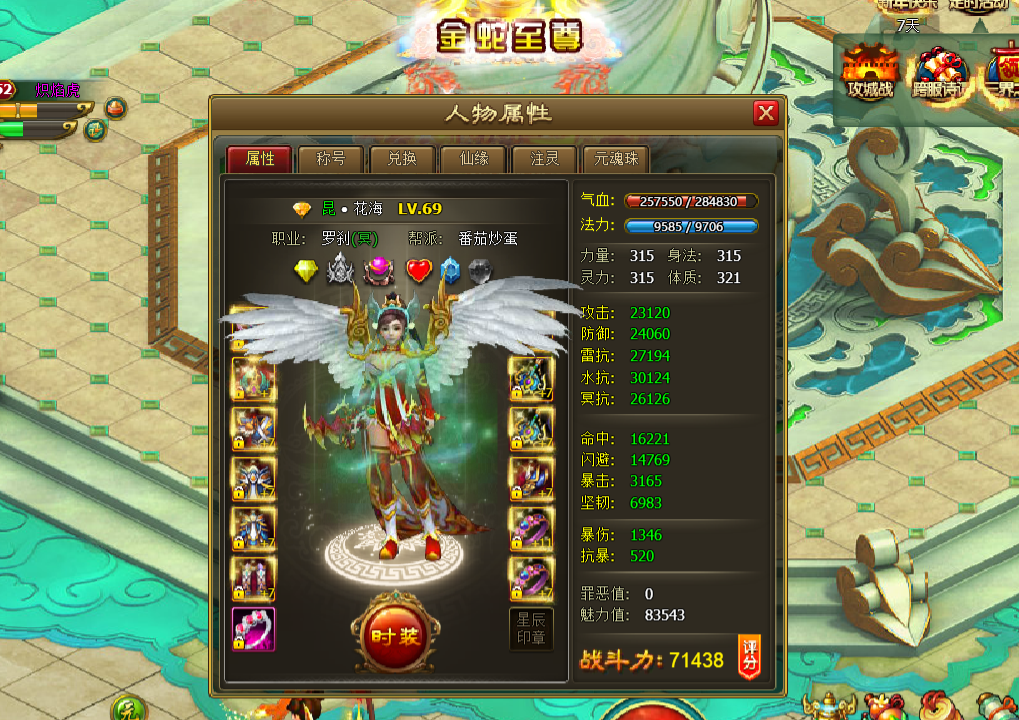Viewport: 1019px width, 720px height.
Task: Select the blue crystal icon
Action: pyautogui.click(x=450, y=272)
